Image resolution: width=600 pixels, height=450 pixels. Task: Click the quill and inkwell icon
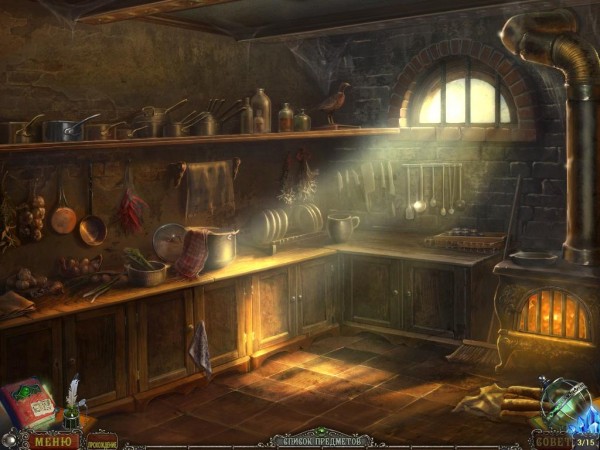(x=72, y=407)
